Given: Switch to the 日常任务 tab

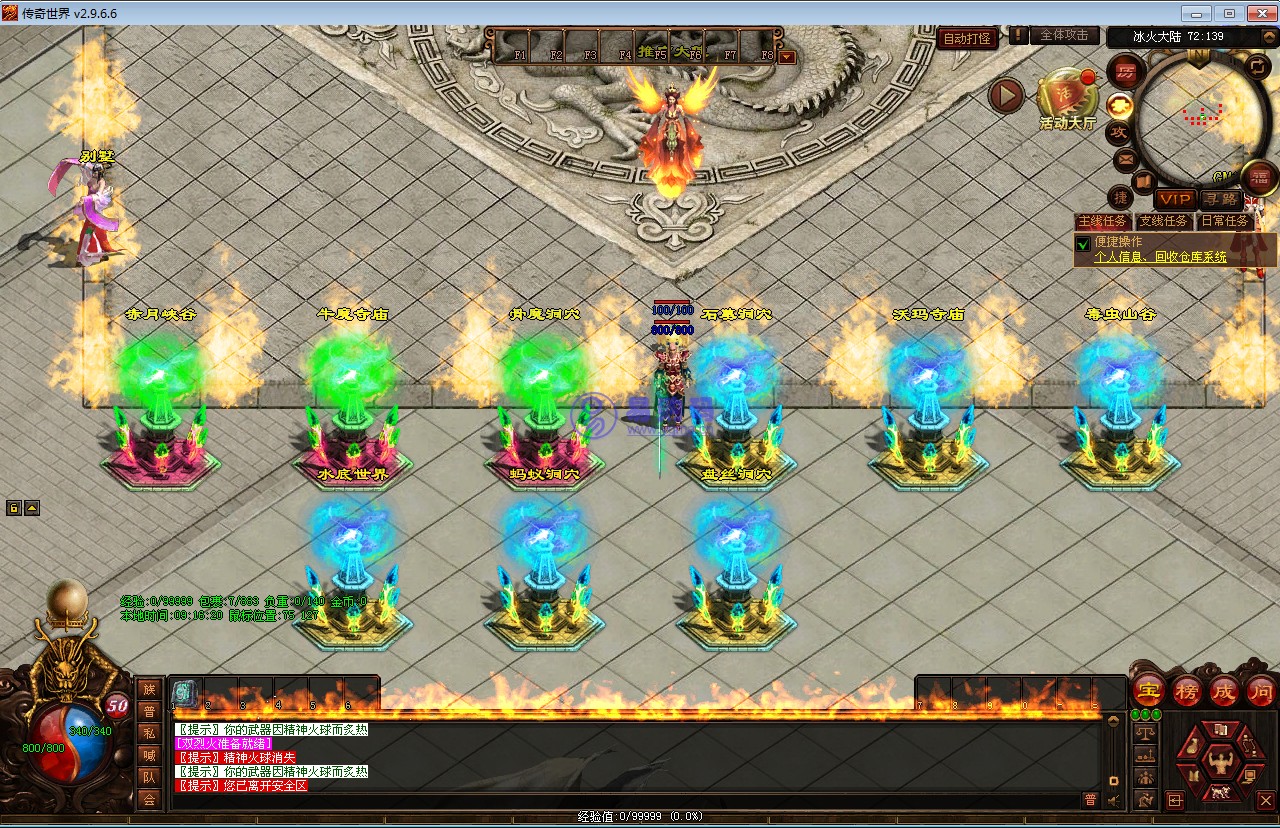Looking at the screenshot, I should (x=1226, y=221).
